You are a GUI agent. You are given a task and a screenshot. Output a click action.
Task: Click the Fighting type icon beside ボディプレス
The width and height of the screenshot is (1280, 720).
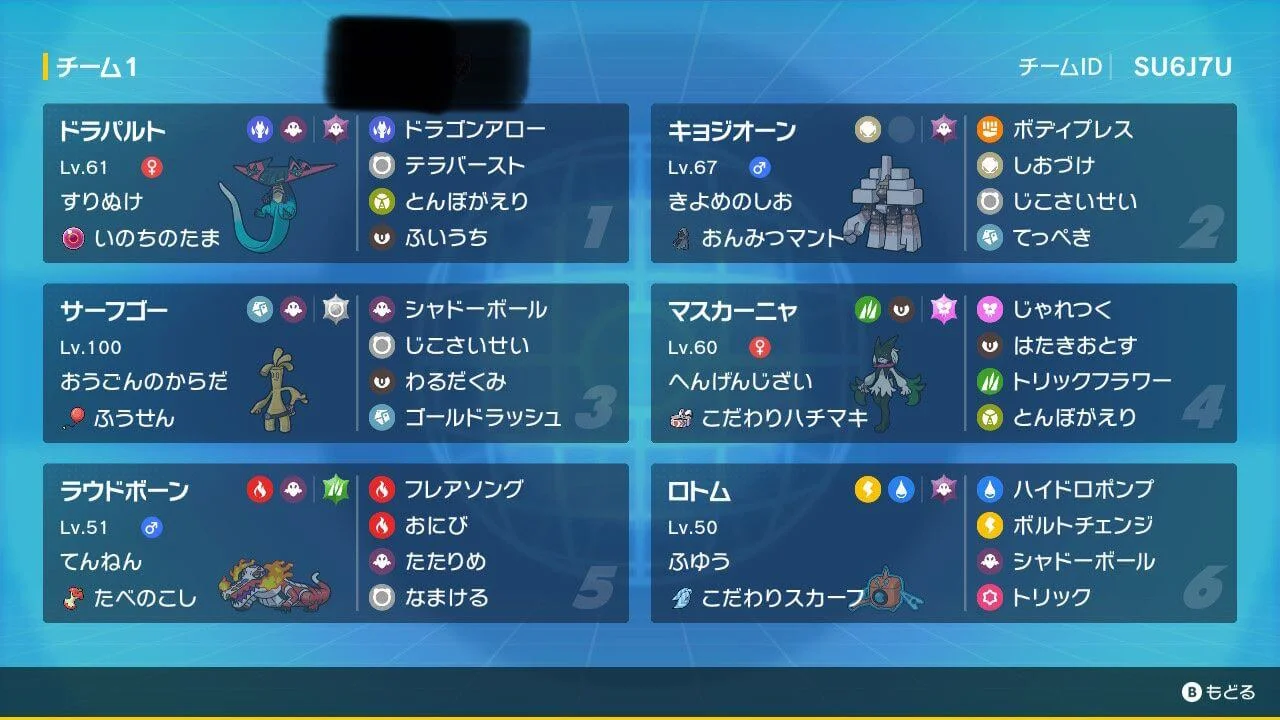(x=992, y=128)
